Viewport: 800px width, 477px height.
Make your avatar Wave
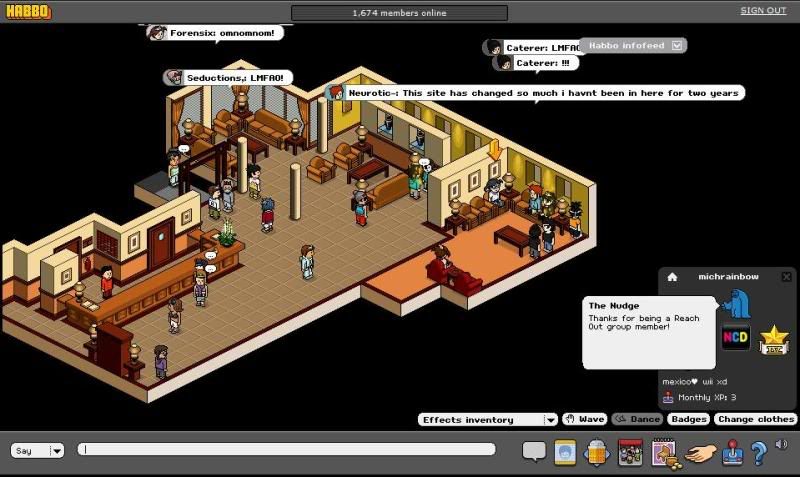[585, 420]
